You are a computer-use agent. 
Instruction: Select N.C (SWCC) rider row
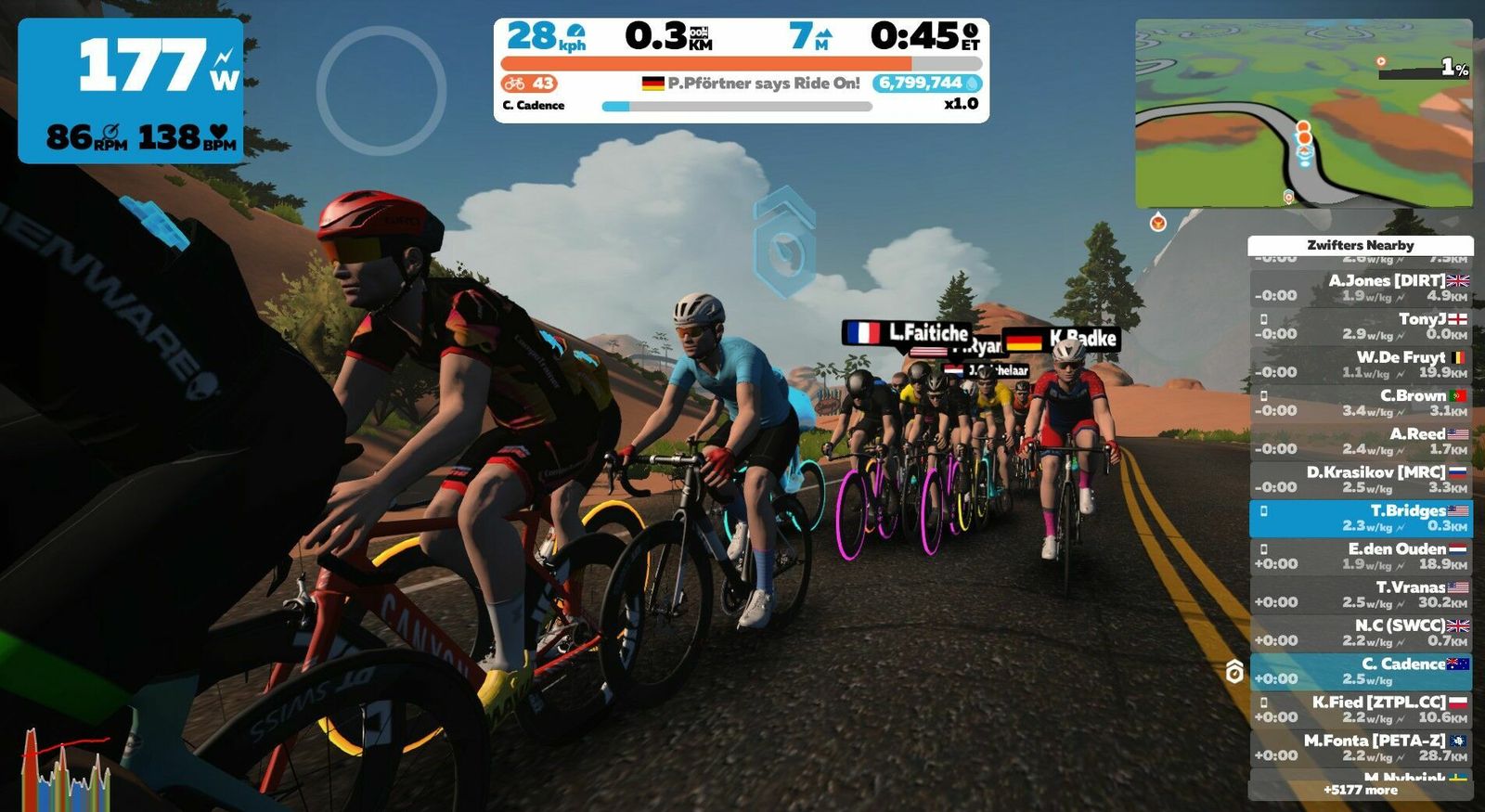(x=1361, y=633)
